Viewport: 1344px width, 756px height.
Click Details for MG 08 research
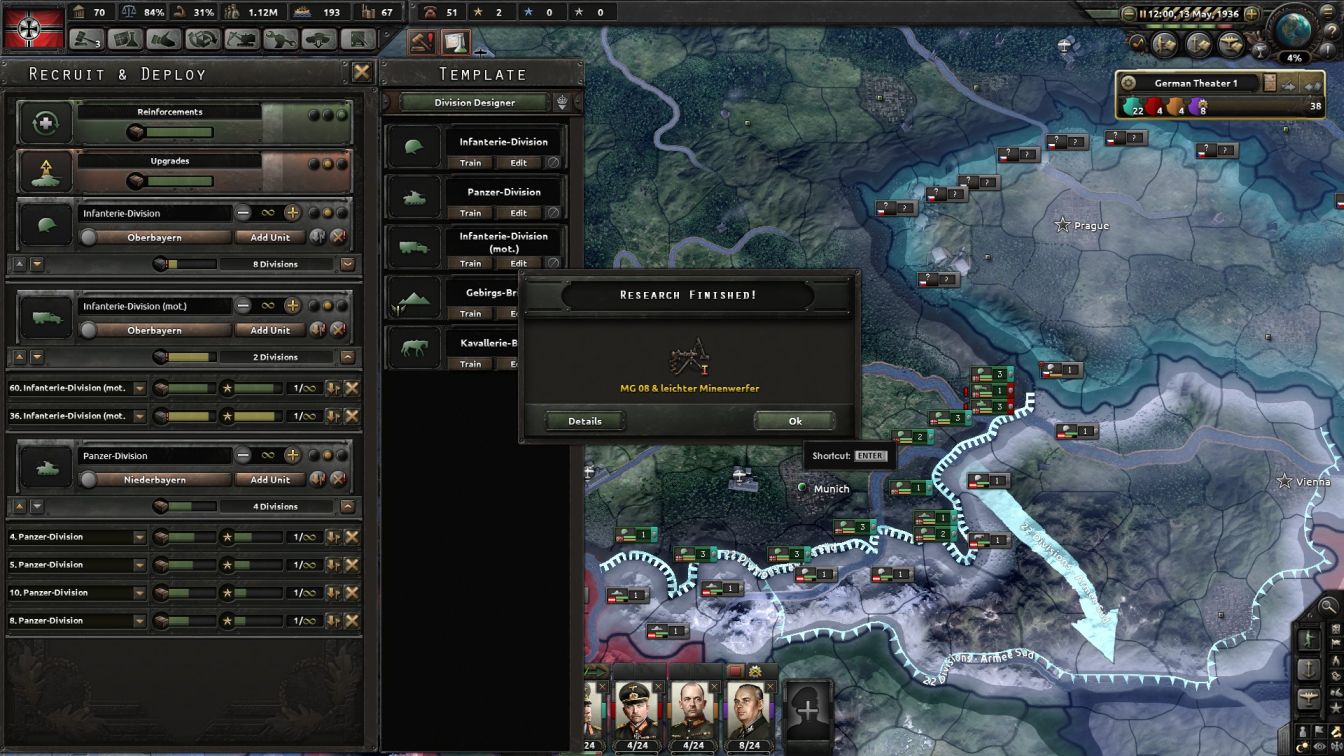point(584,421)
